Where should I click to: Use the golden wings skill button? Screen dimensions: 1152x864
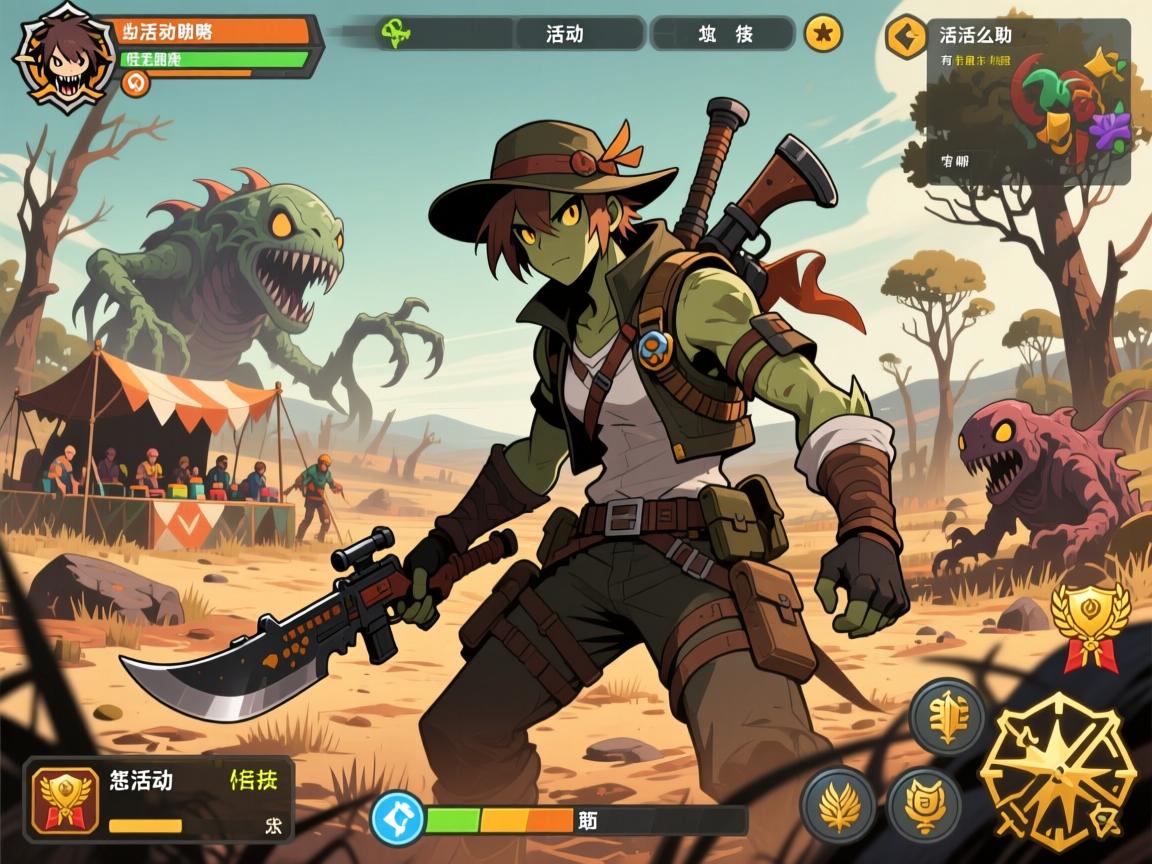tap(838, 804)
